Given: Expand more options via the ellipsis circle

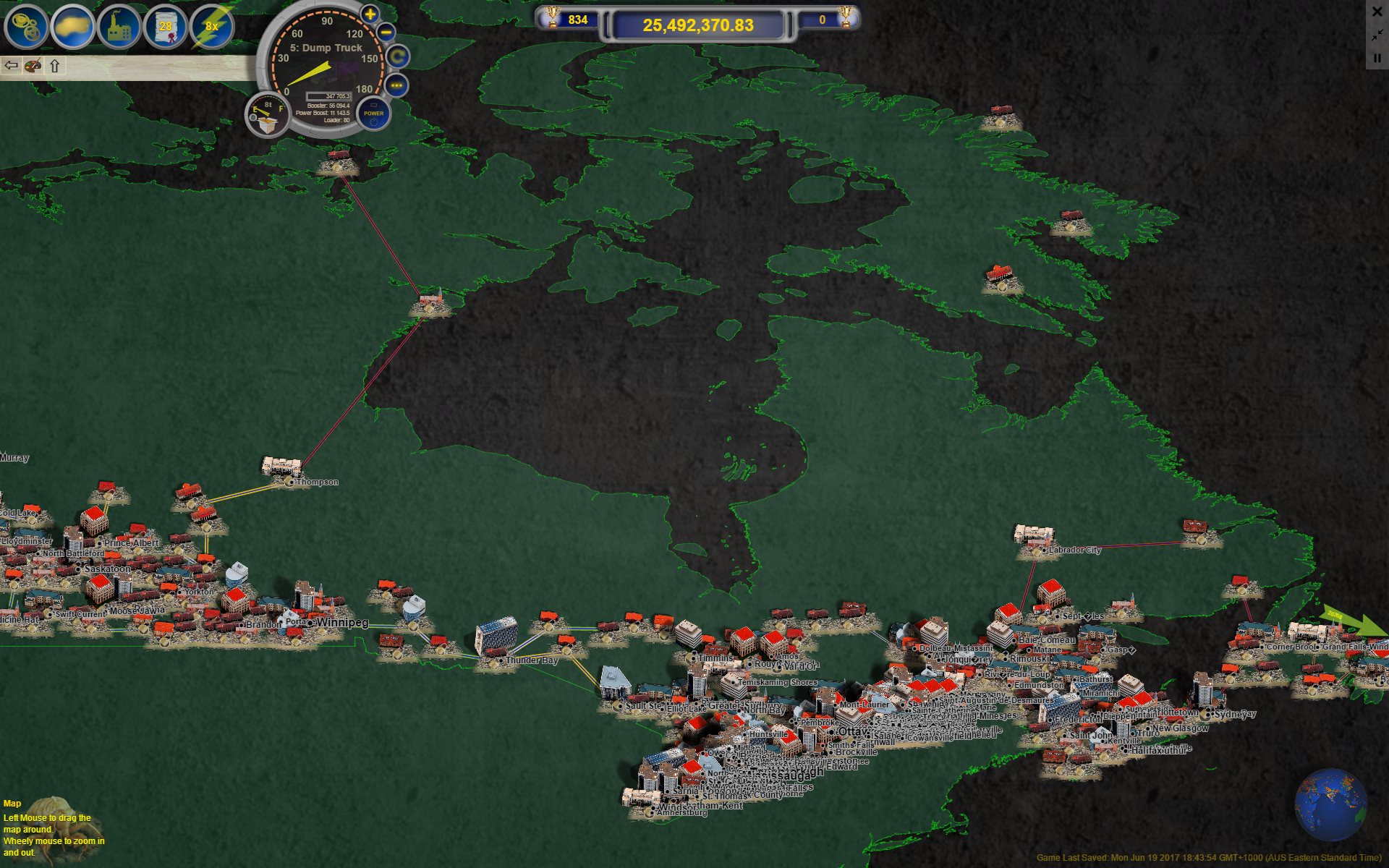Looking at the screenshot, I should (x=396, y=87).
